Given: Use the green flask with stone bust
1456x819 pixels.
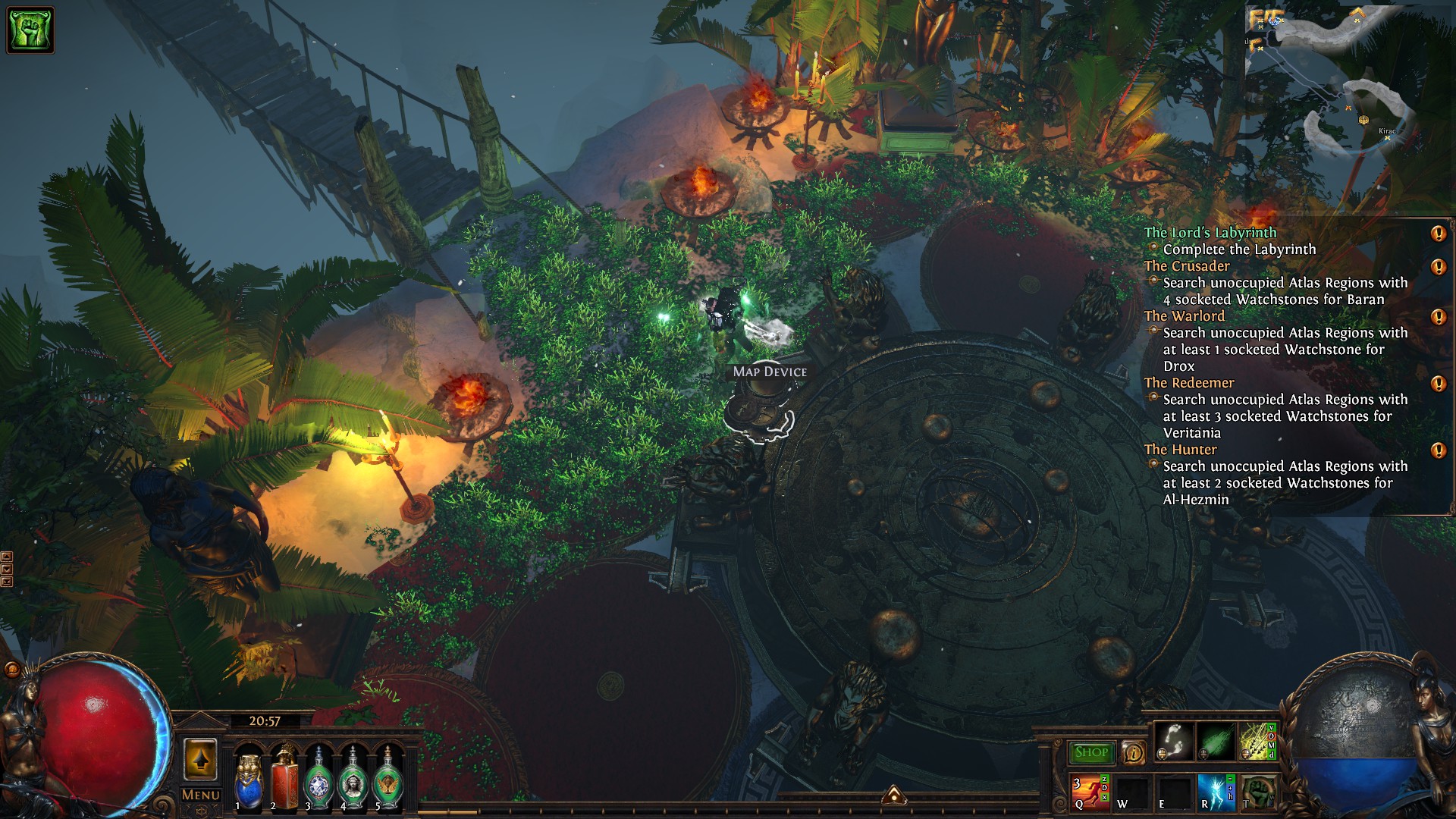Looking at the screenshot, I should click(x=353, y=779).
